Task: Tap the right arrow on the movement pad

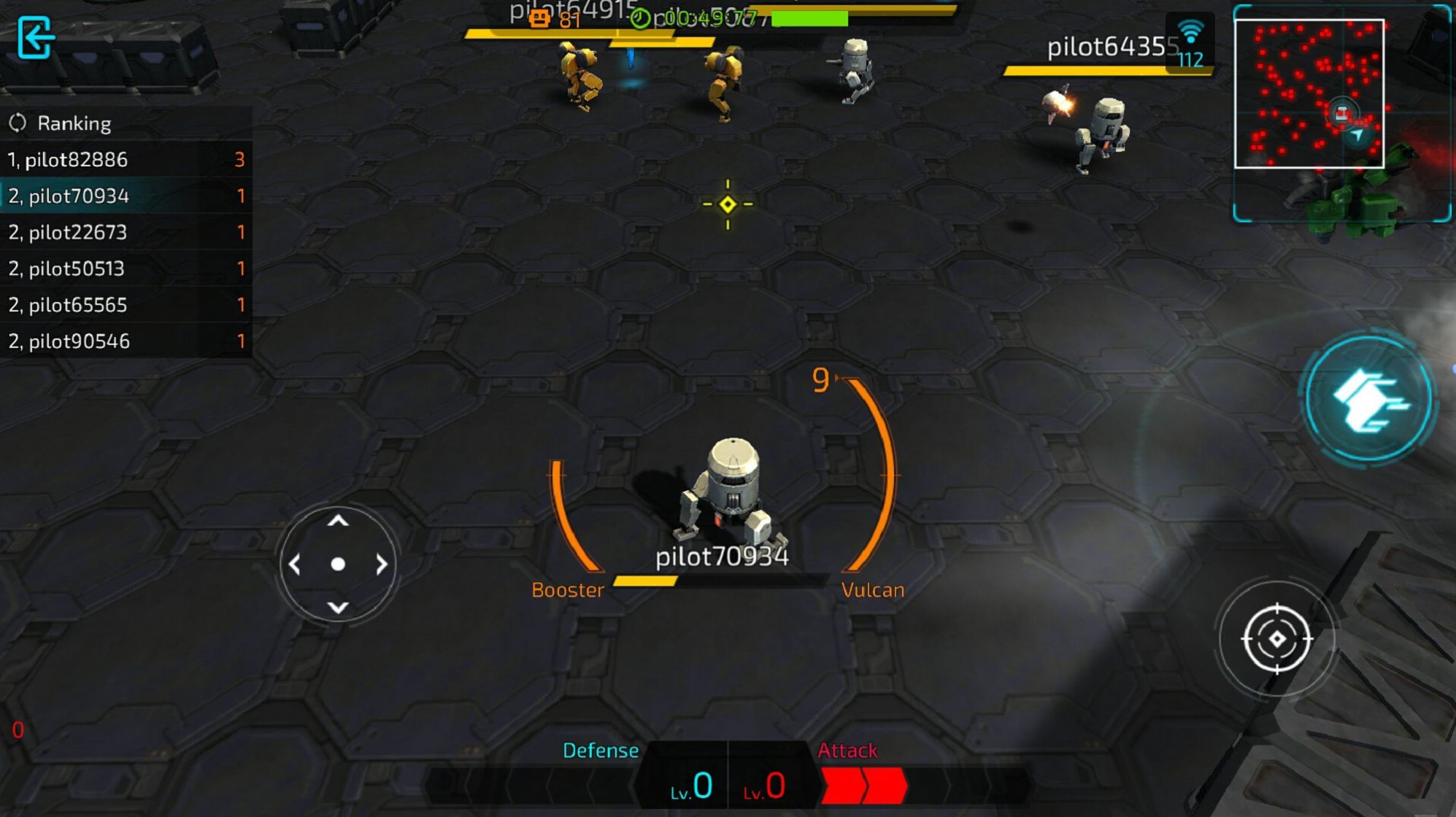Action: click(x=381, y=564)
